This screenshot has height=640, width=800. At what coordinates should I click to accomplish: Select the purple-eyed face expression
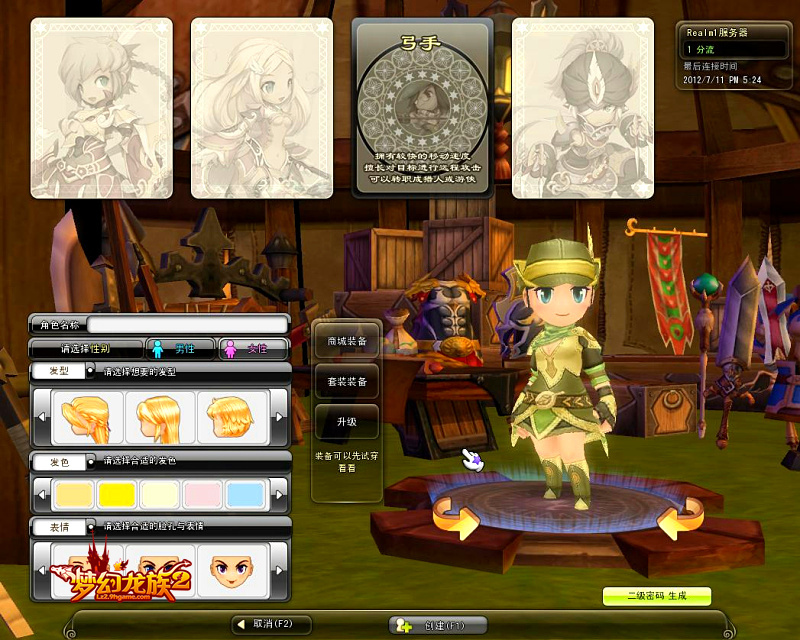point(232,570)
